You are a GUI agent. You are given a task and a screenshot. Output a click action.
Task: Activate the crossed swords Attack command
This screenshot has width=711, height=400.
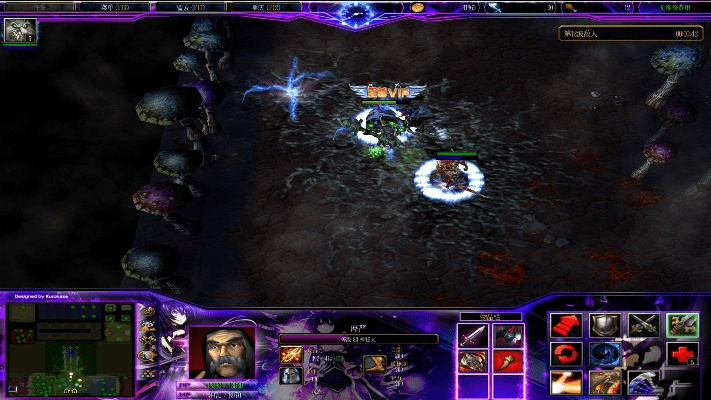tap(643, 326)
